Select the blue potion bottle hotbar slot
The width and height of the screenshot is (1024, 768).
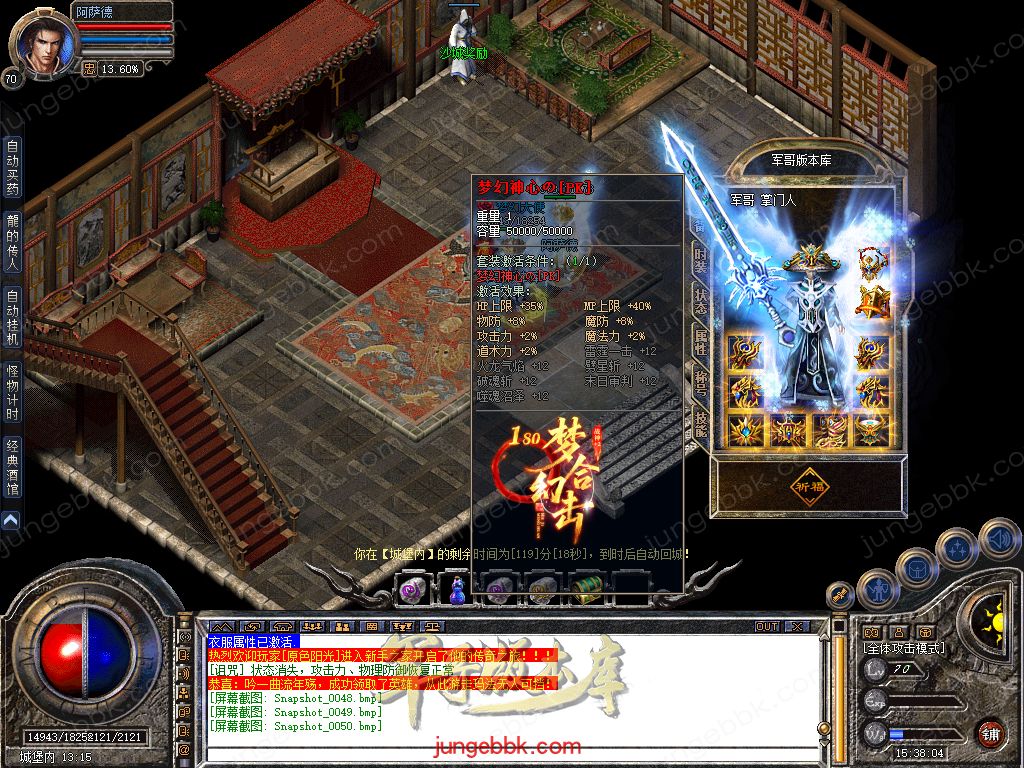tap(456, 589)
